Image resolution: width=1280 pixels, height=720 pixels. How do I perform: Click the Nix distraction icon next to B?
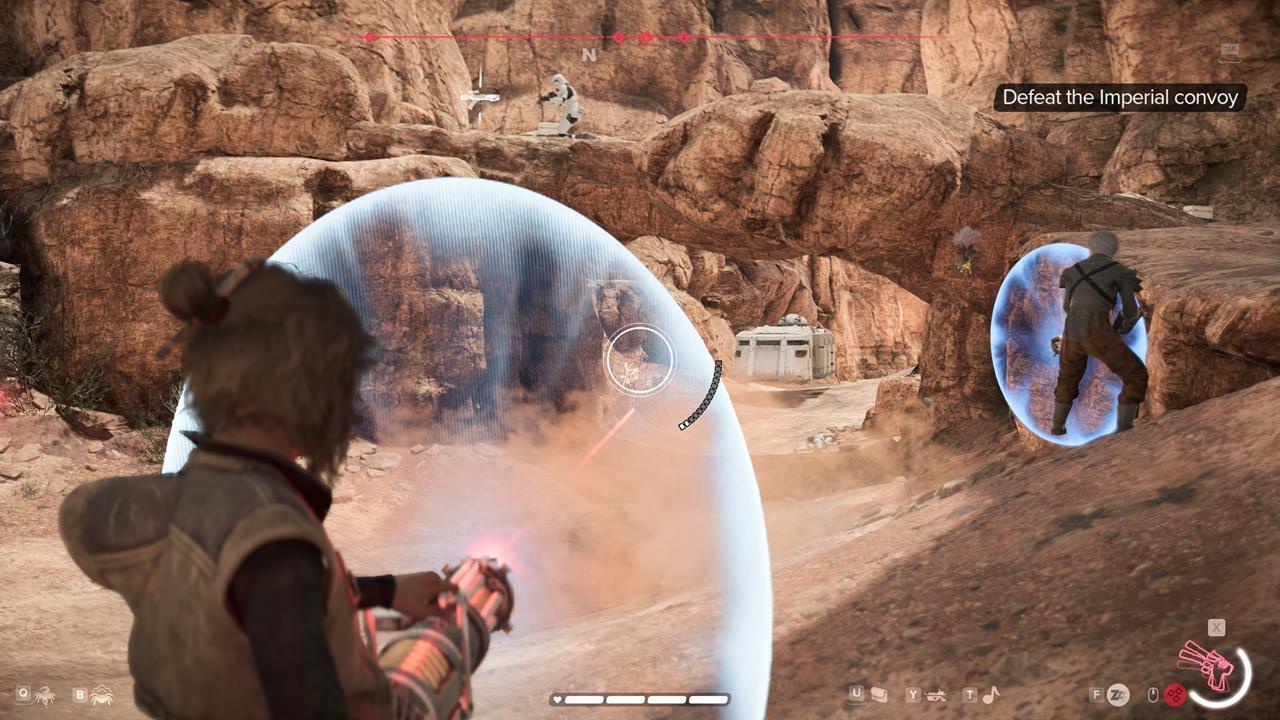(x=102, y=696)
